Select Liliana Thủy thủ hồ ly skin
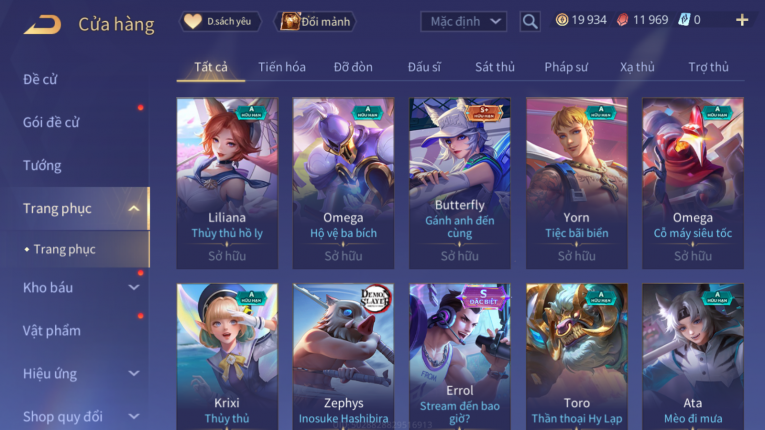Screen dimensions: 765x430 [227, 180]
